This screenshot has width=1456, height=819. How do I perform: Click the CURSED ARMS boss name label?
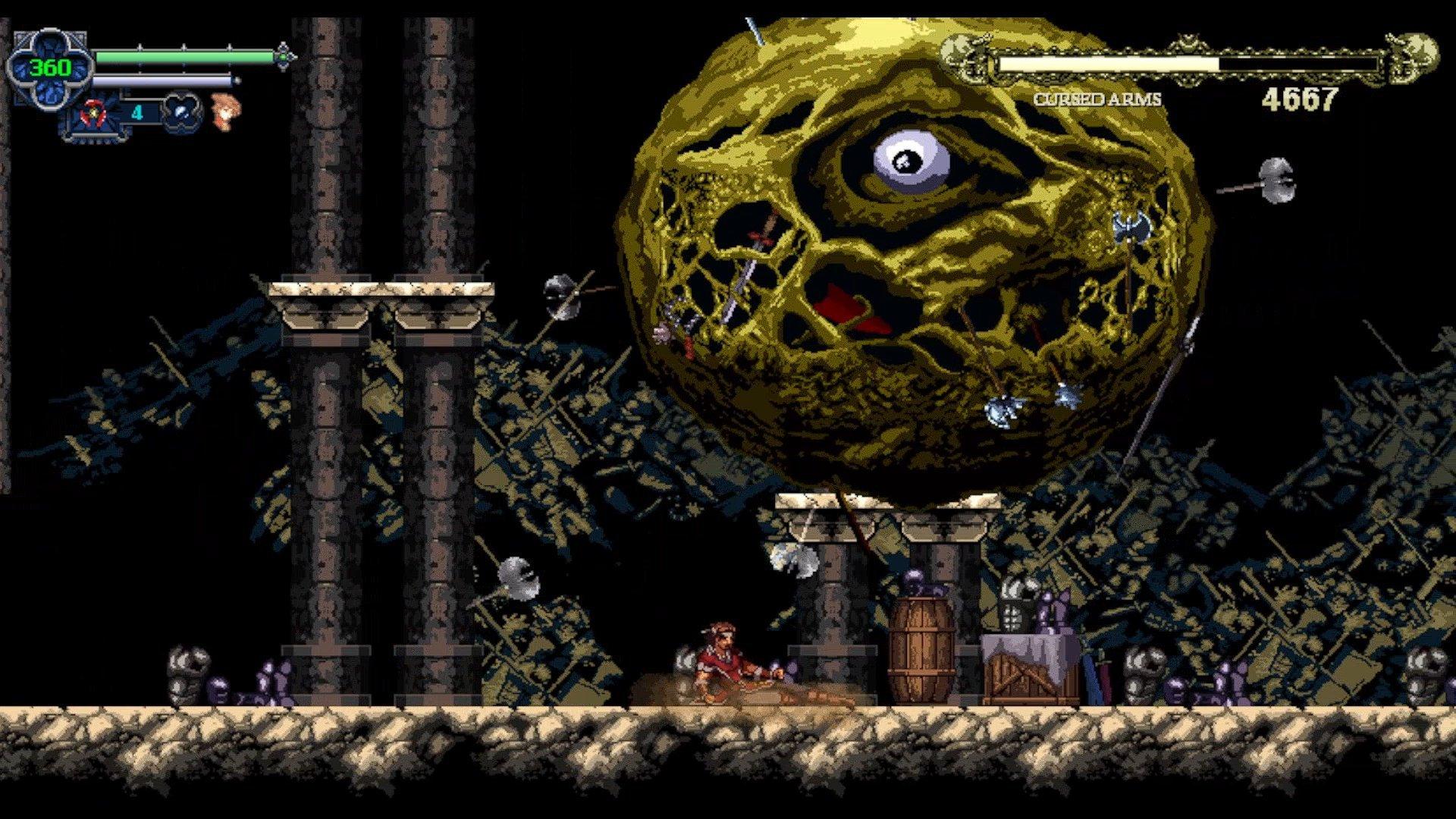1100,99
